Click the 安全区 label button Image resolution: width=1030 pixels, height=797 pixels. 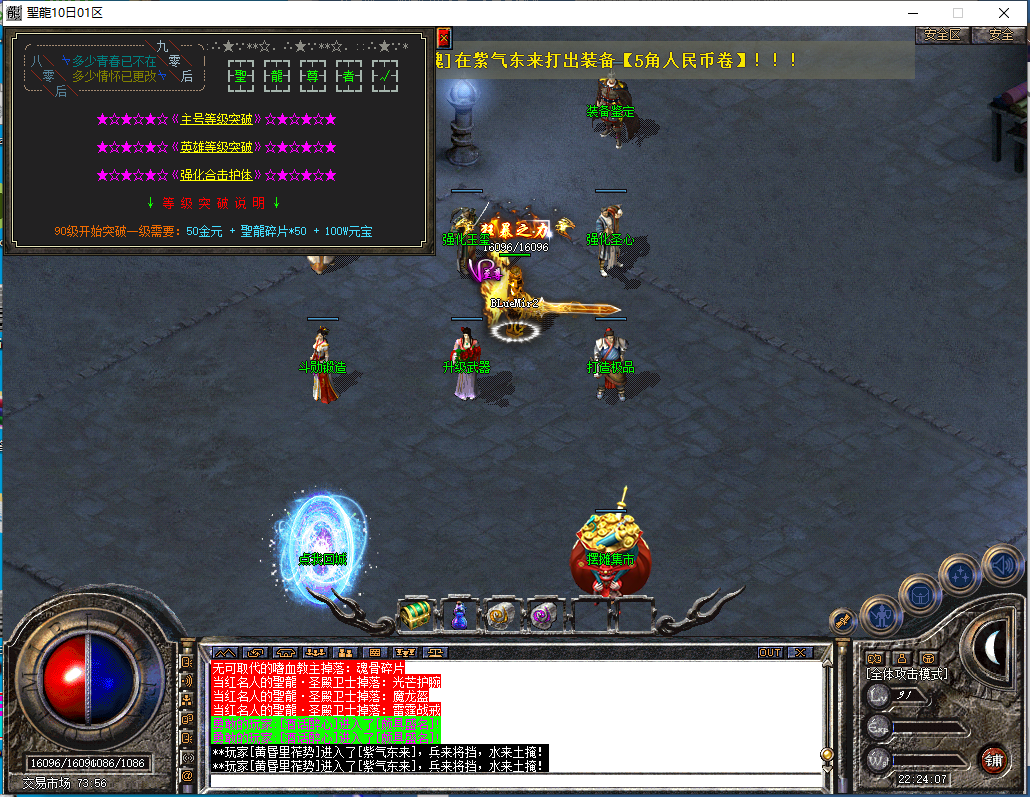coord(942,34)
